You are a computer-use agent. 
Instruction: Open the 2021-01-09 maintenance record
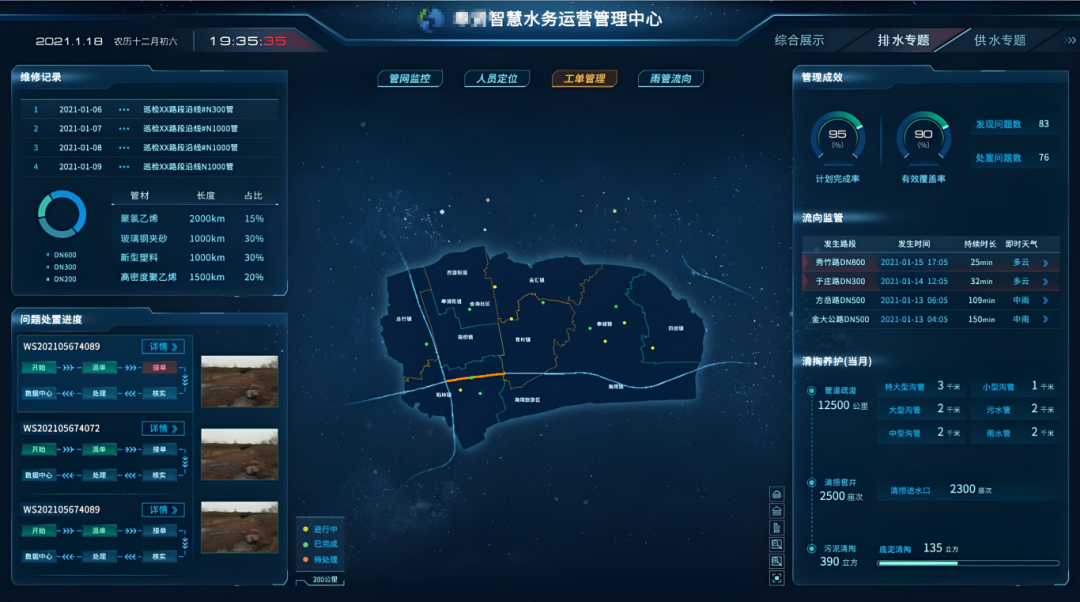(x=150, y=167)
